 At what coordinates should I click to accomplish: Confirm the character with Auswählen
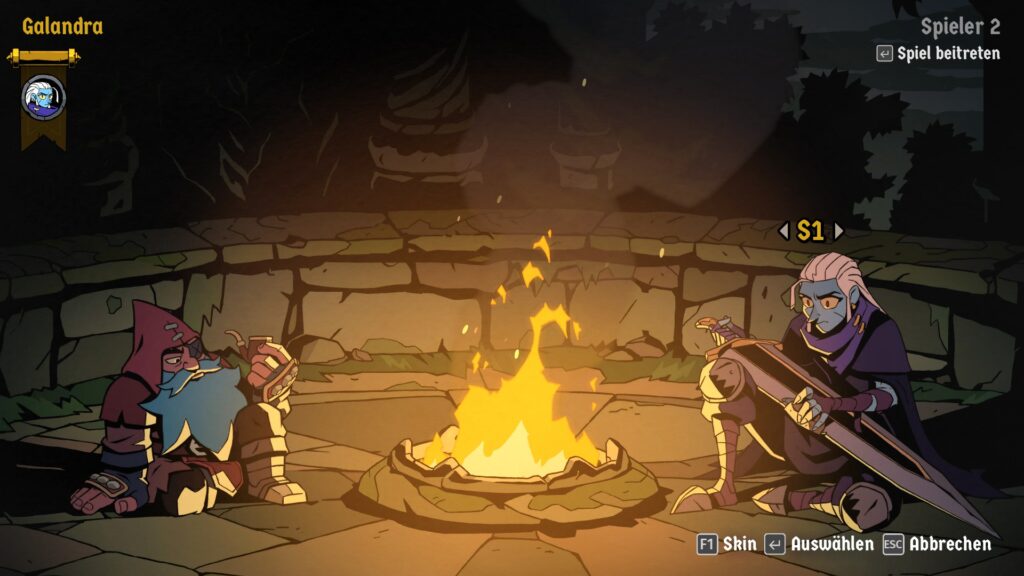pyautogui.click(x=819, y=544)
